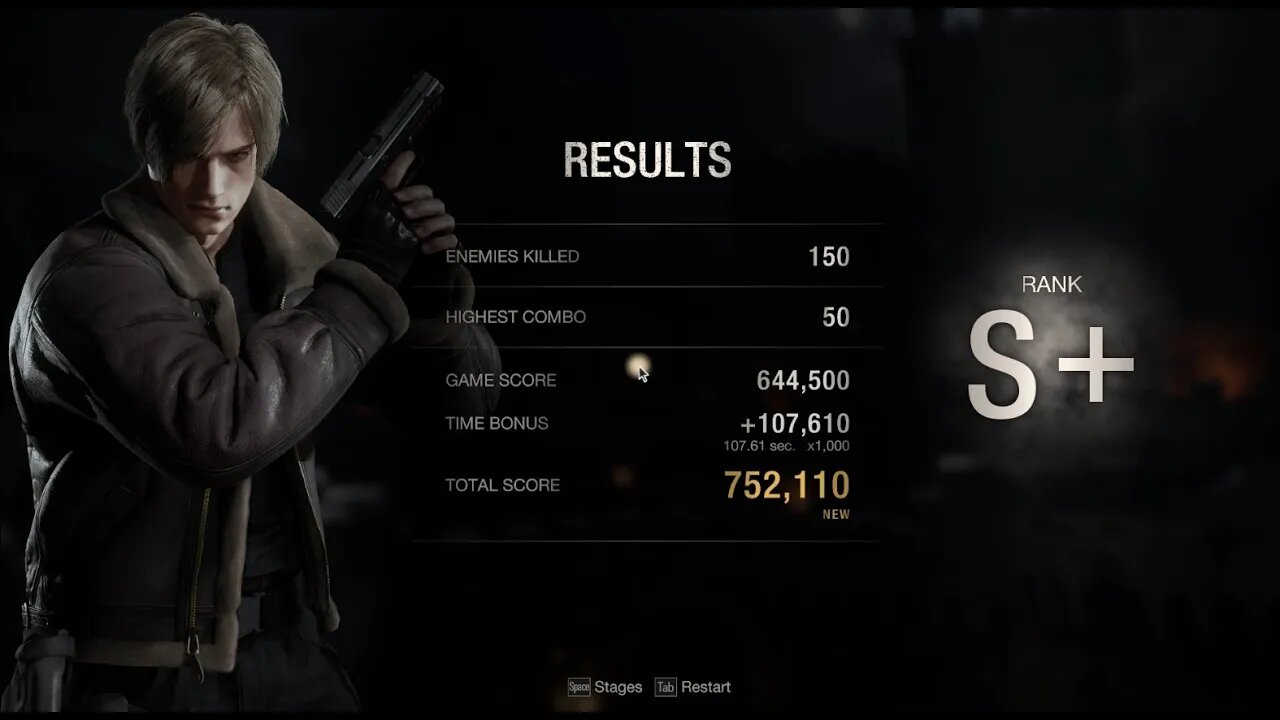Image resolution: width=1280 pixels, height=720 pixels.
Task: Click the NEW score badge
Action: click(838, 514)
